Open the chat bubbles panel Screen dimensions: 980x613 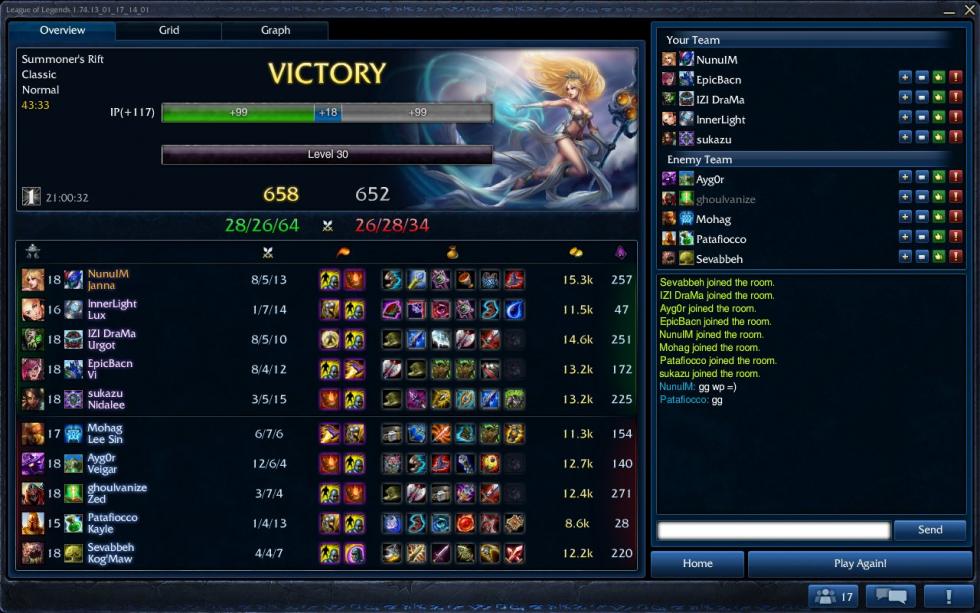tap(890, 597)
